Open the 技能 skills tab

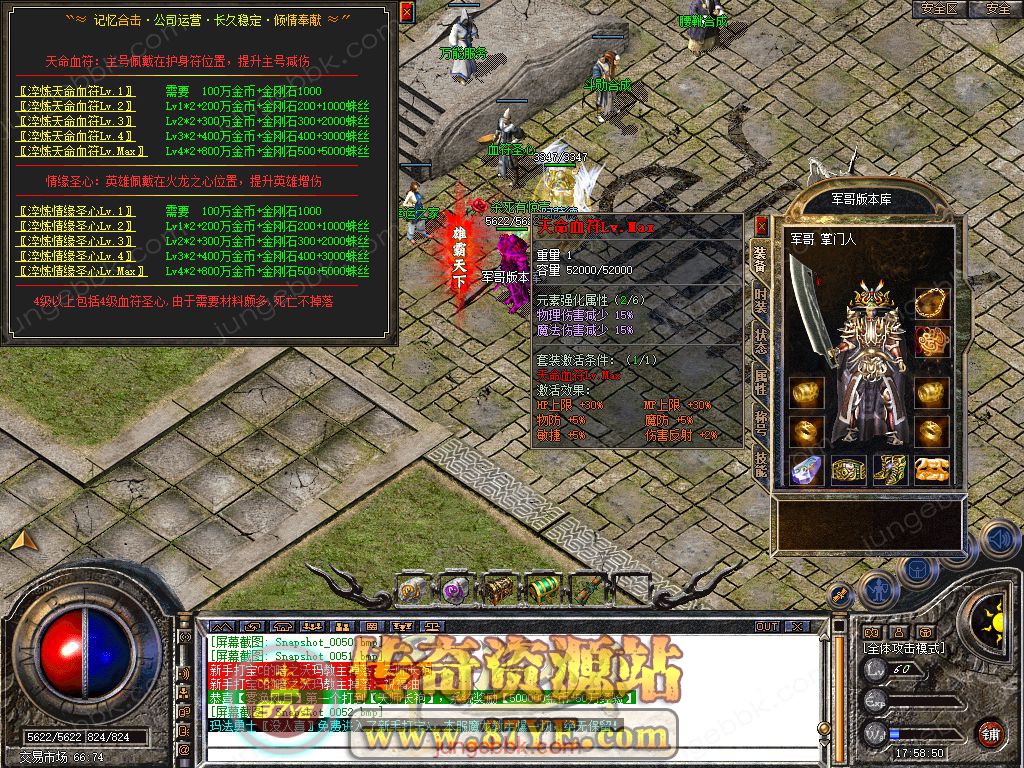pyautogui.click(x=760, y=462)
